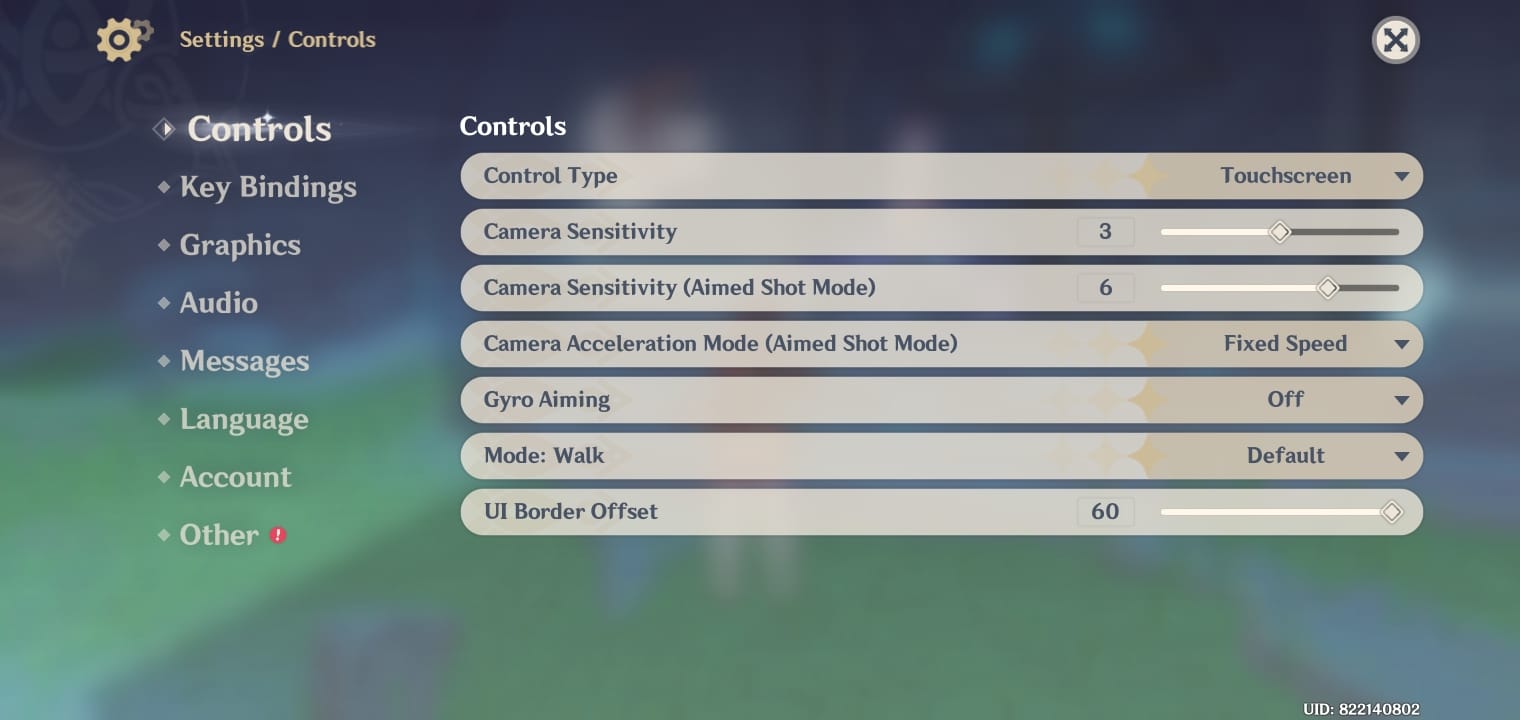Close the Settings window

pyautogui.click(x=1395, y=40)
